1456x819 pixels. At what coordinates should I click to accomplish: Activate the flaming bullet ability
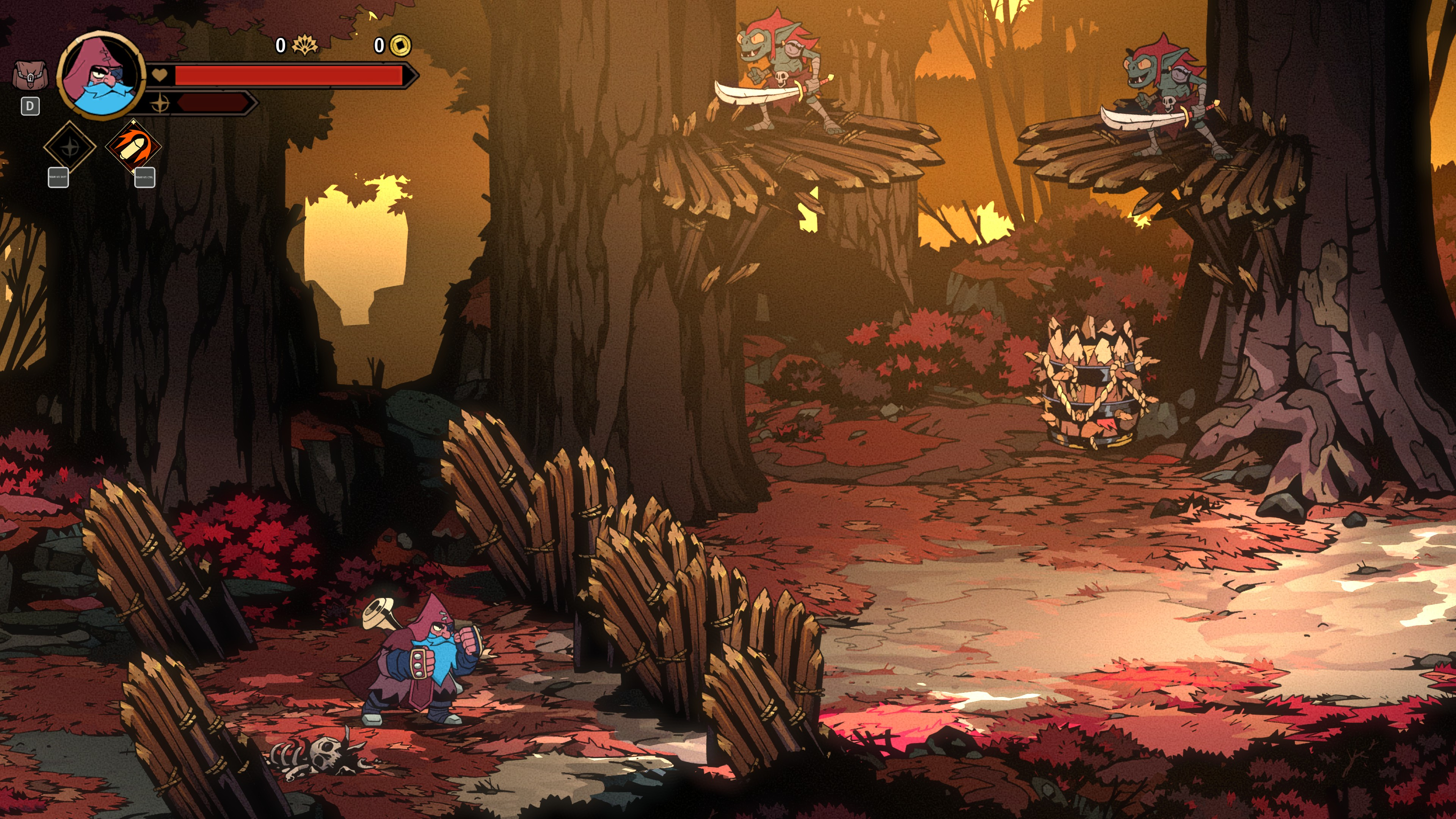click(x=133, y=147)
